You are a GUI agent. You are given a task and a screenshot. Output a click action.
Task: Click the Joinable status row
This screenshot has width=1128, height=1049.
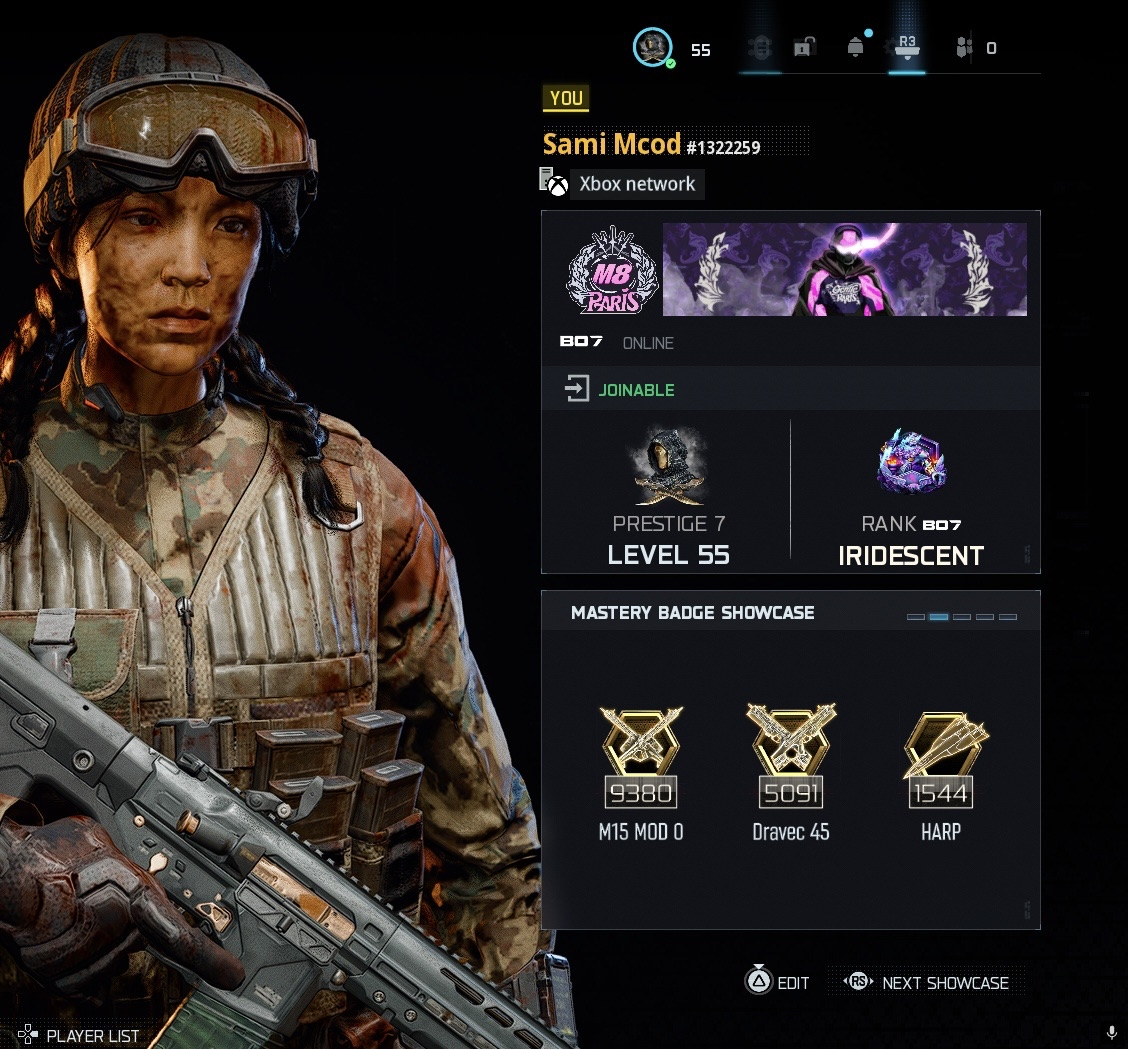point(790,389)
